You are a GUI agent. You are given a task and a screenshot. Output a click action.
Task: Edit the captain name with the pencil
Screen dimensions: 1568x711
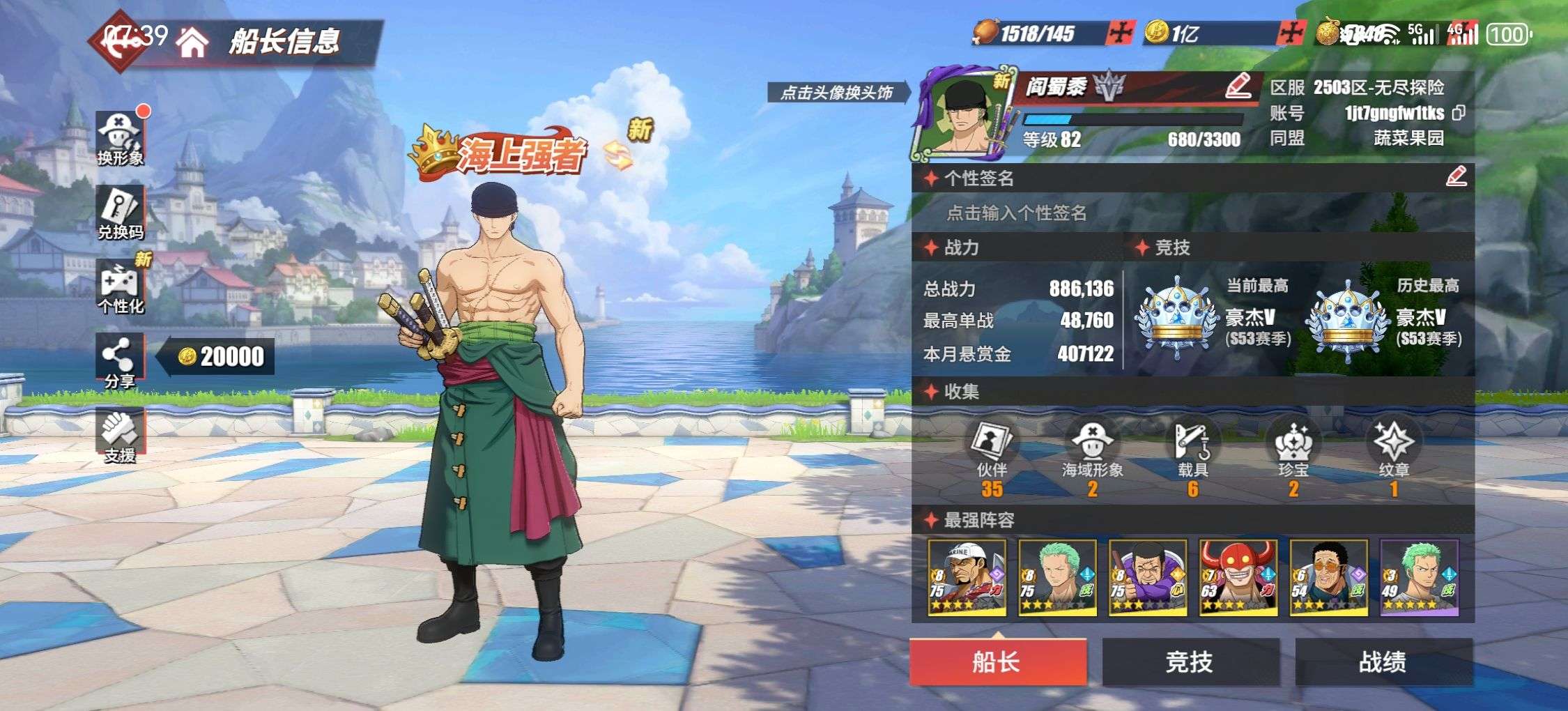1238,86
